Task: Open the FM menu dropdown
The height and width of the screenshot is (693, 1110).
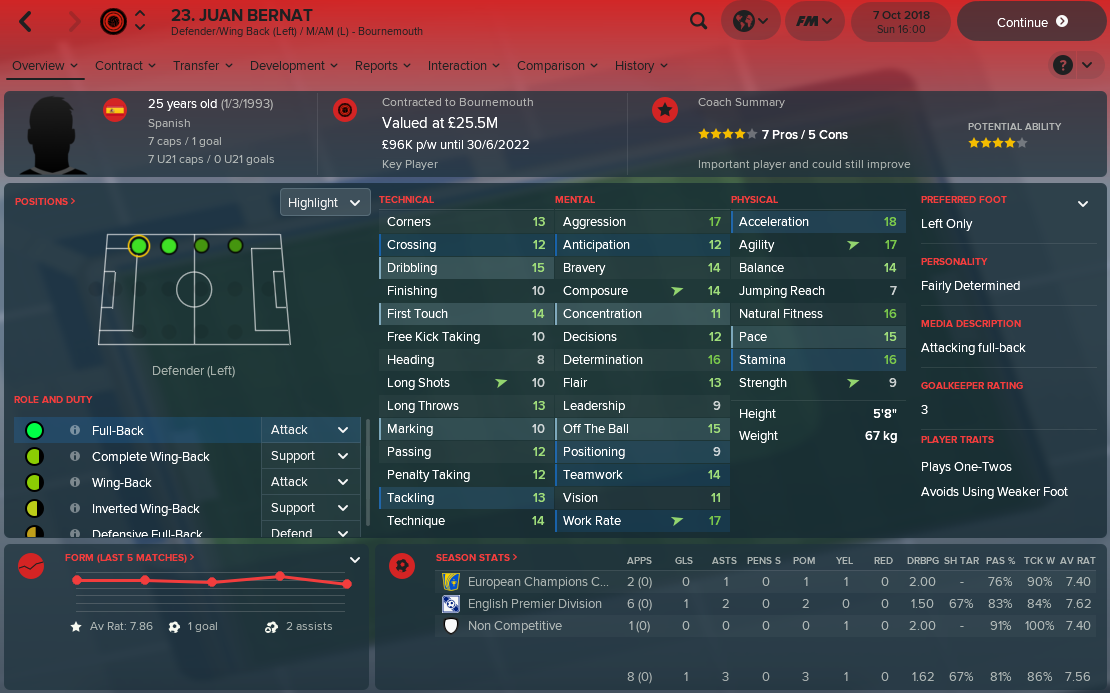Action: (814, 21)
